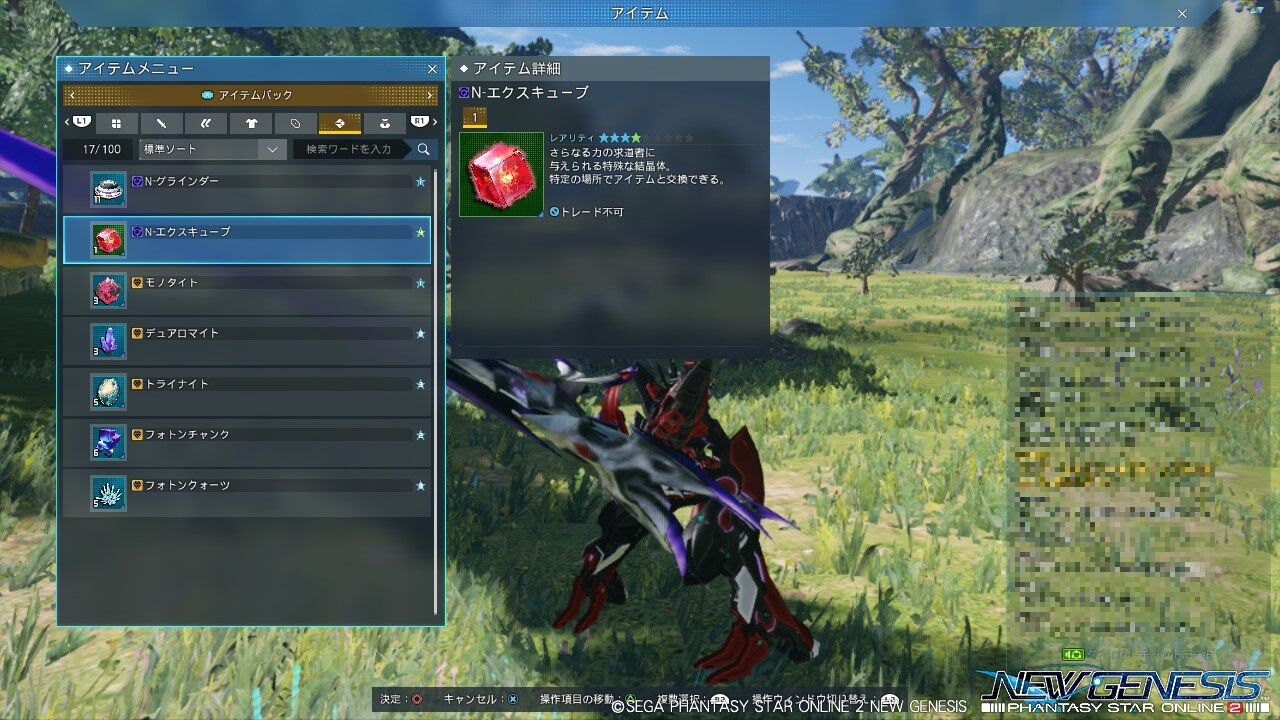Click the L1 previous category arrow

tap(81, 123)
